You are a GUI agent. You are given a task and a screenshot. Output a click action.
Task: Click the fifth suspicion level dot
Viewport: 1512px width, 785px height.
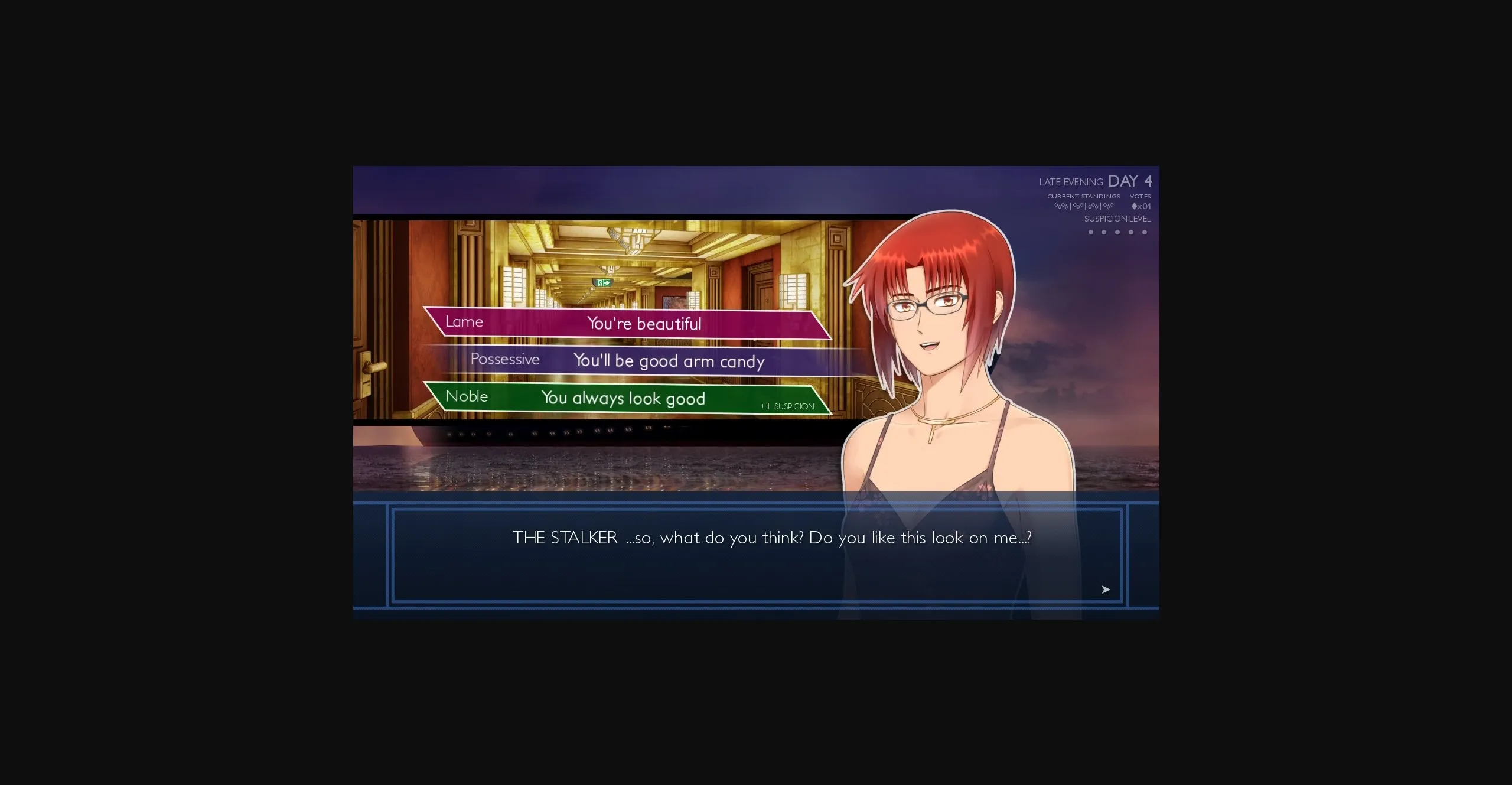point(1145,233)
